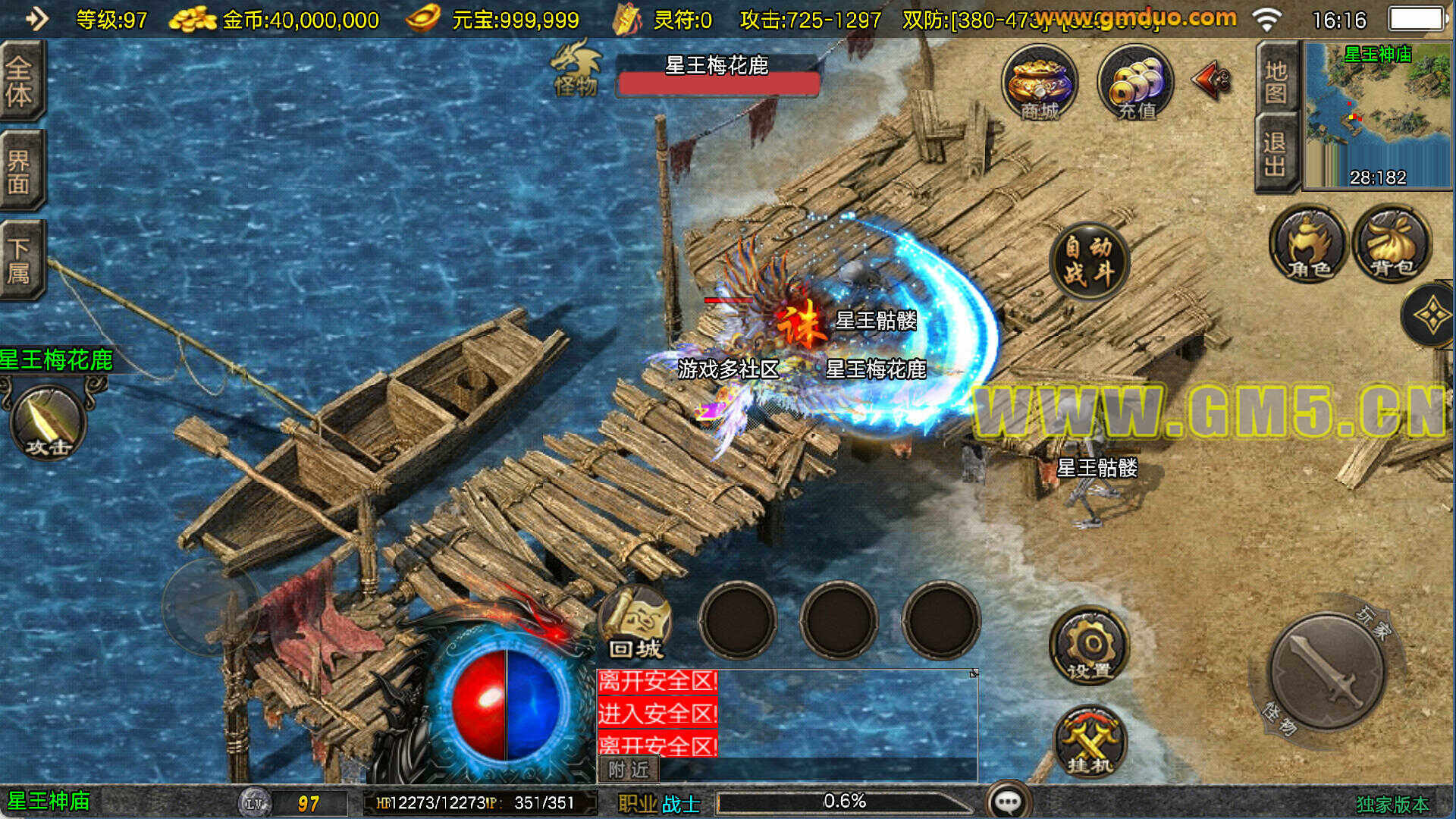Click the red collapse arrow icon
This screenshot has height=819, width=1456.
pyautogui.click(x=1212, y=80)
